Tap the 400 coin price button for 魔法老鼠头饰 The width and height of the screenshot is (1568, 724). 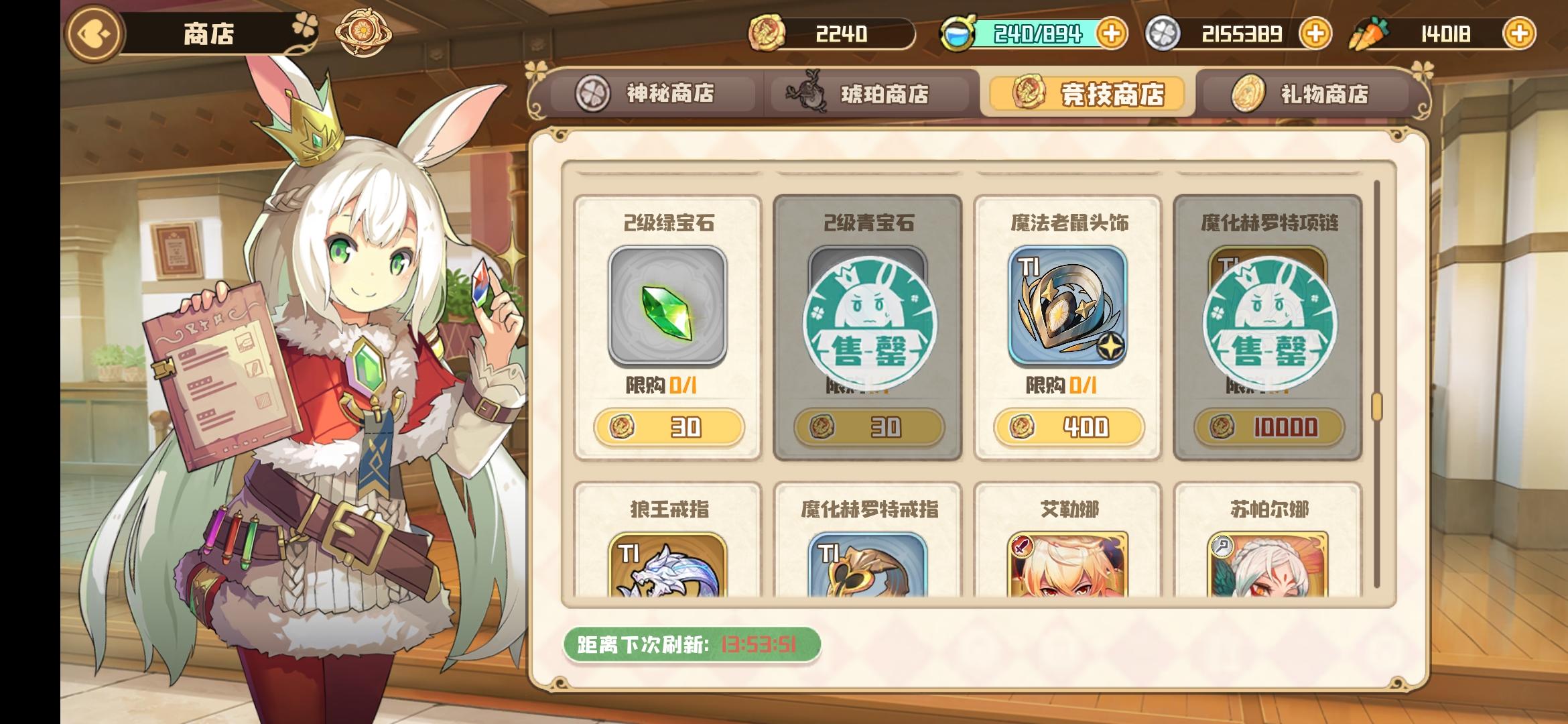(x=1071, y=426)
